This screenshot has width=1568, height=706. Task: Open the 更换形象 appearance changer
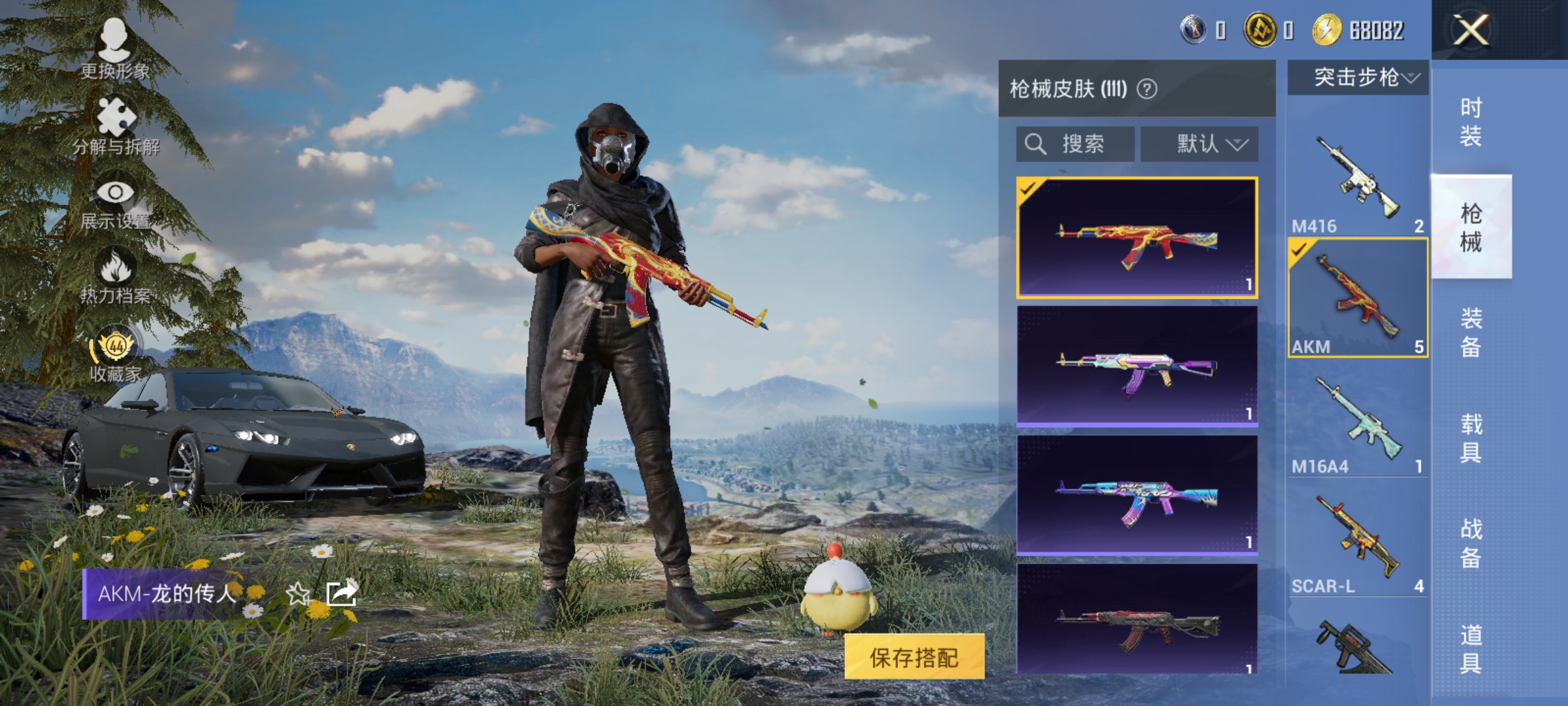pos(115,49)
